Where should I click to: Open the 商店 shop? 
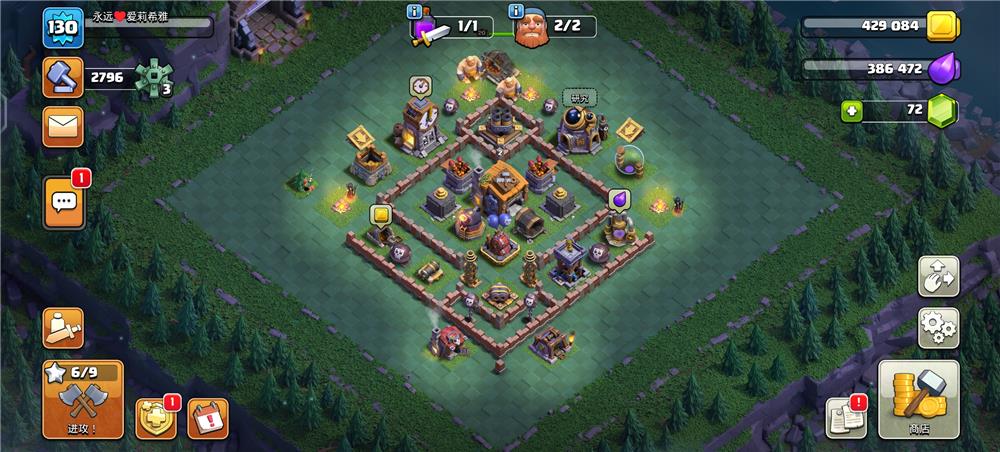918,399
